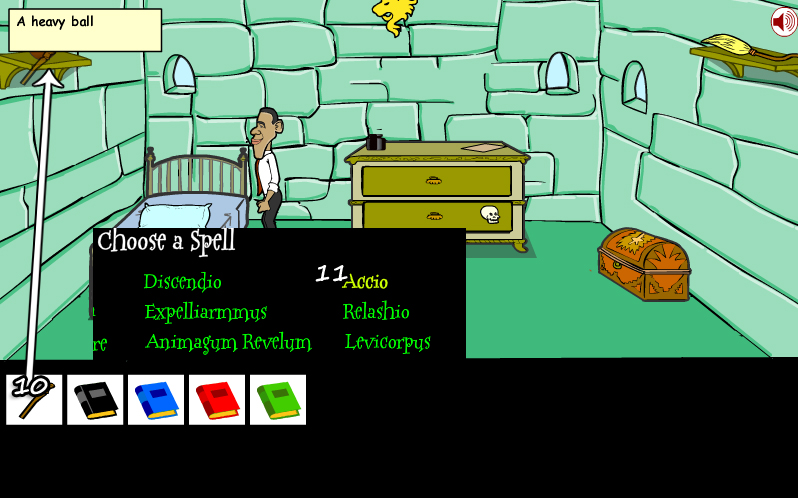798x498 pixels.
Task: Cast the Discendio spell
Action: pos(182,282)
